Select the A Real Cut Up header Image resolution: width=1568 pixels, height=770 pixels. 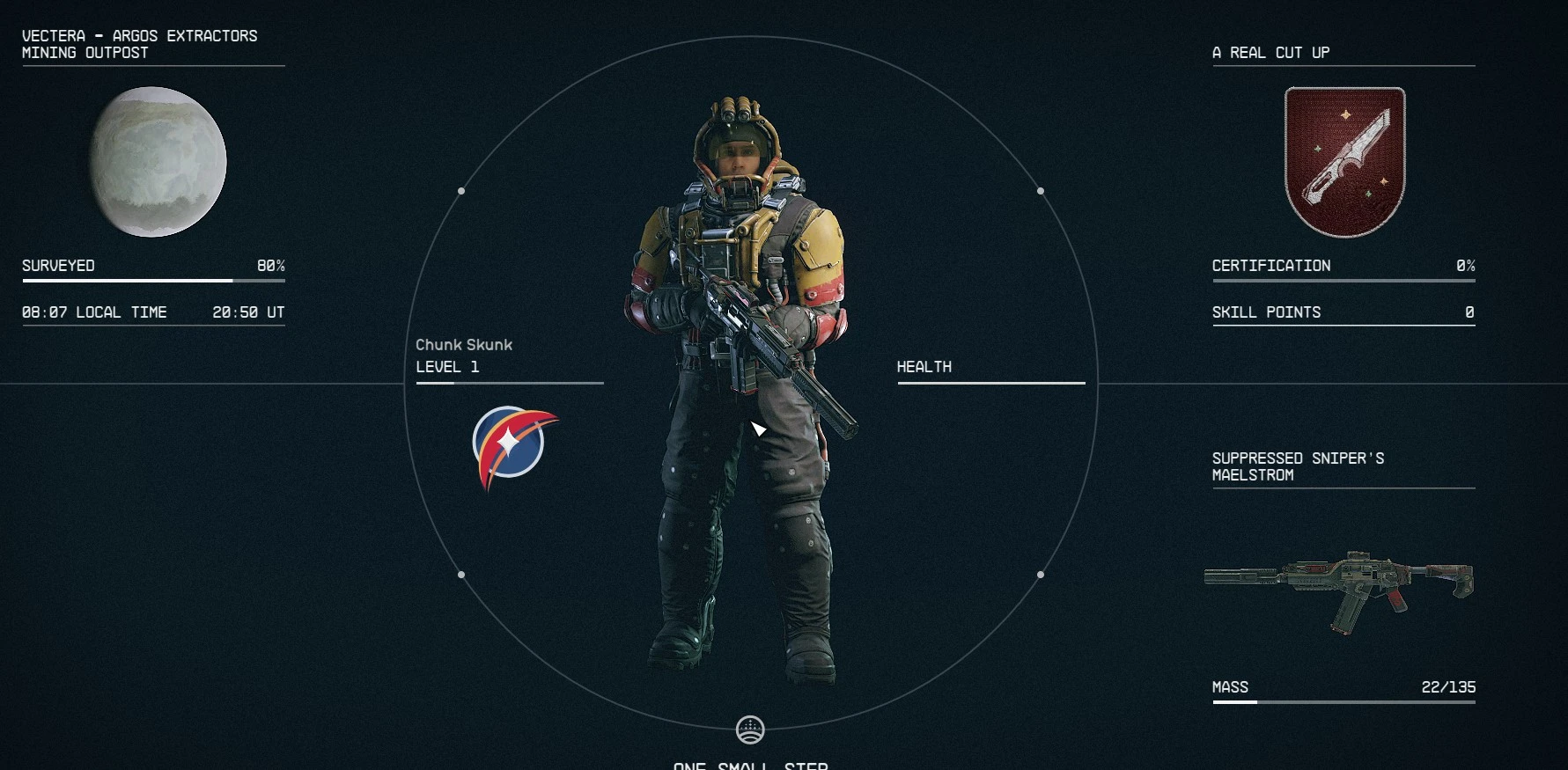point(1270,53)
